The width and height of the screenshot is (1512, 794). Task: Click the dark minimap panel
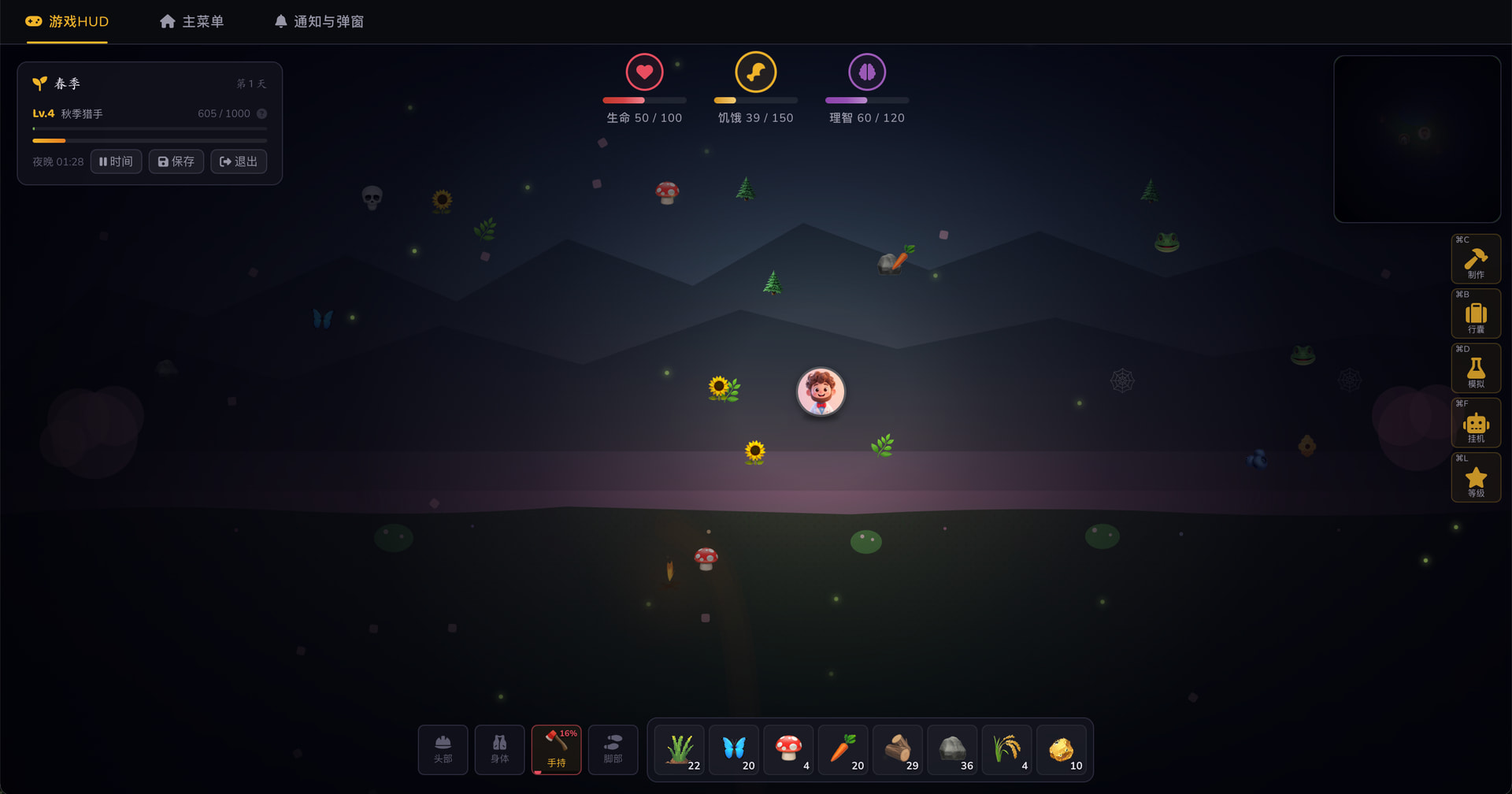click(x=1417, y=139)
